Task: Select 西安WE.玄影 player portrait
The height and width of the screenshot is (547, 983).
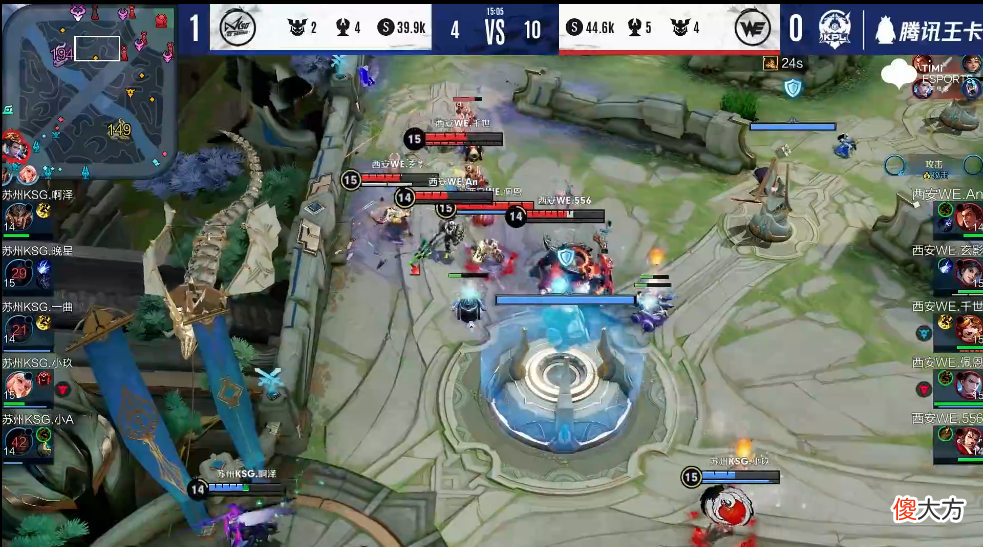Action: pyautogui.click(x=967, y=273)
